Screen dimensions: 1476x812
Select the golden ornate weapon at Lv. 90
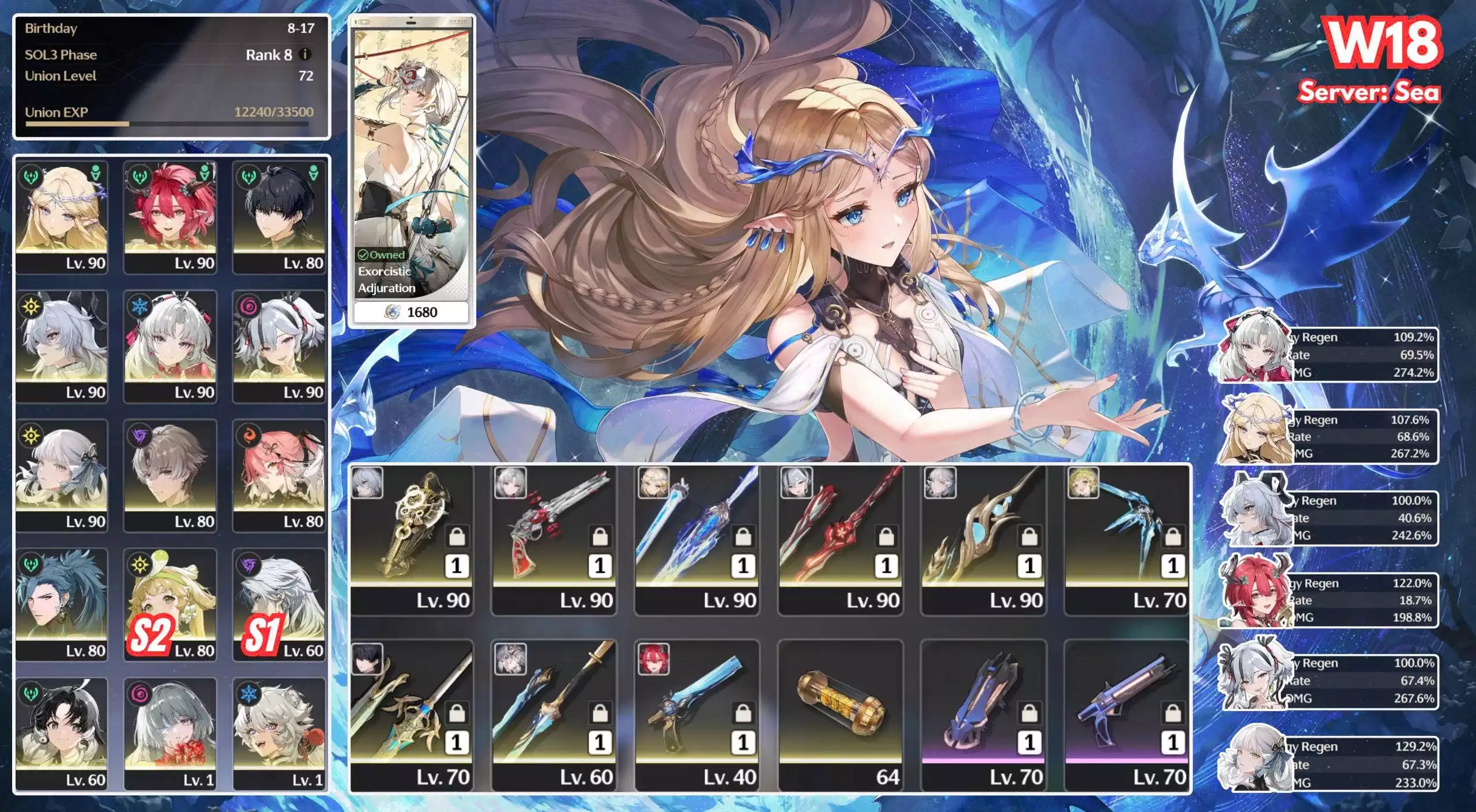[412, 539]
